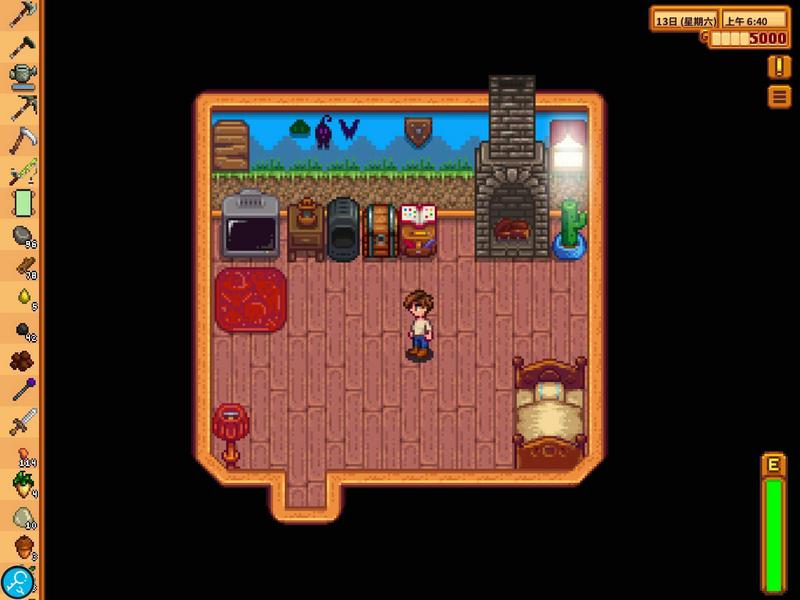Screen dimensions: 800x600
Task: Equip the scythe from the toolbar
Action: (x=21, y=139)
